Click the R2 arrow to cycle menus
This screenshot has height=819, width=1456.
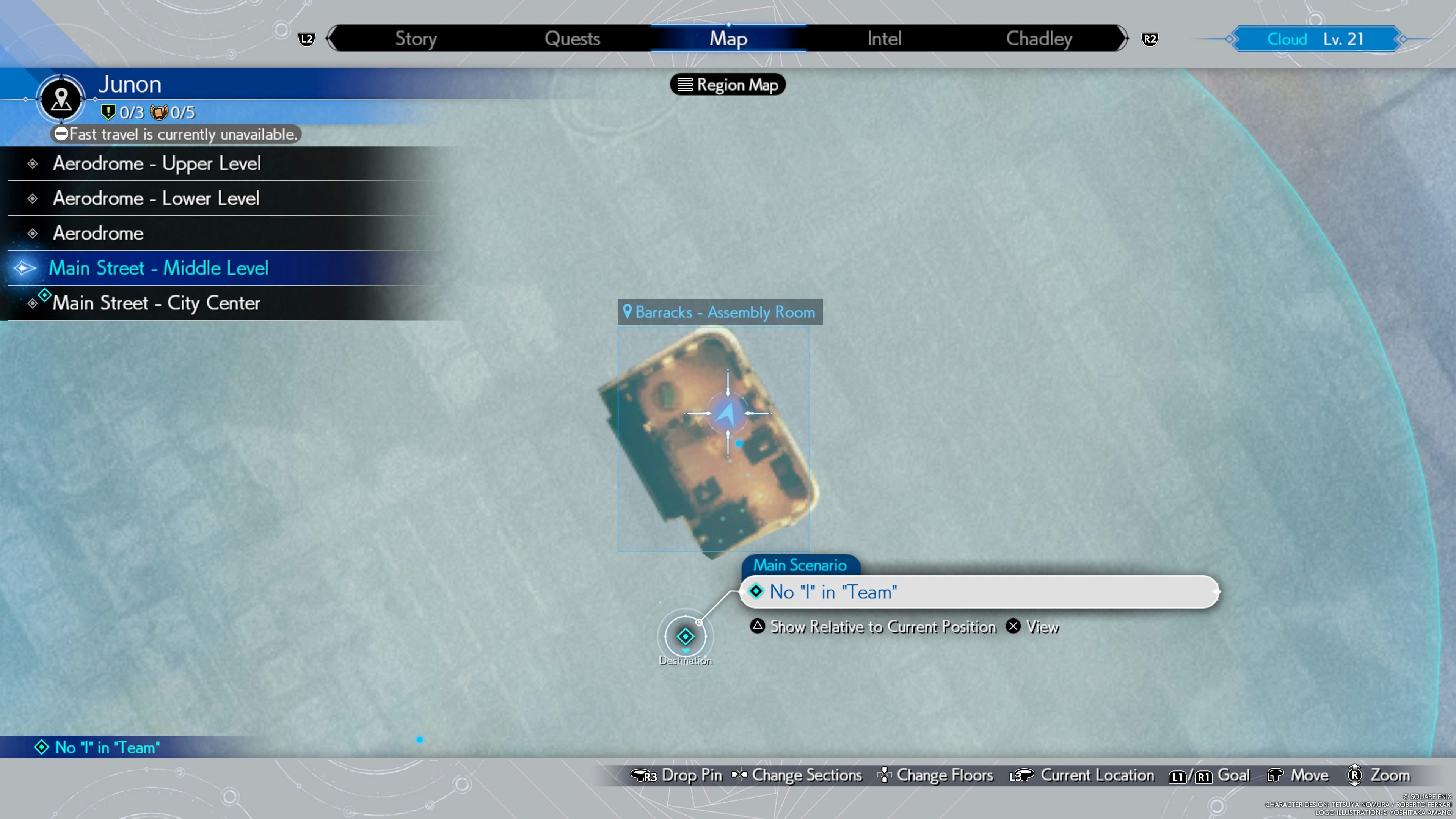1149,38
